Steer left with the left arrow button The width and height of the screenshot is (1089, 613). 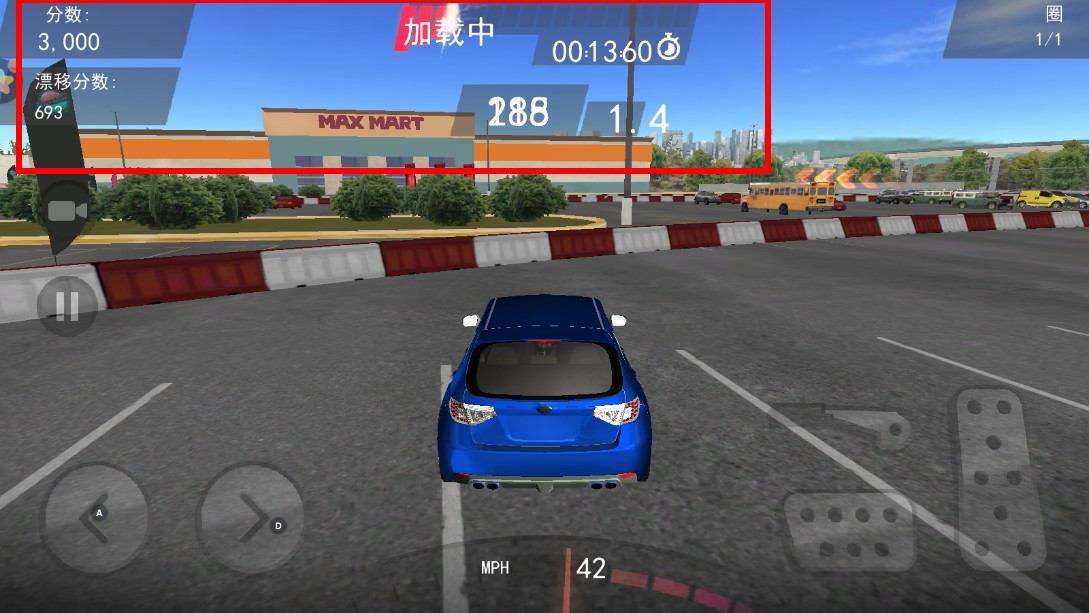pyautogui.click(x=94, y=517)
